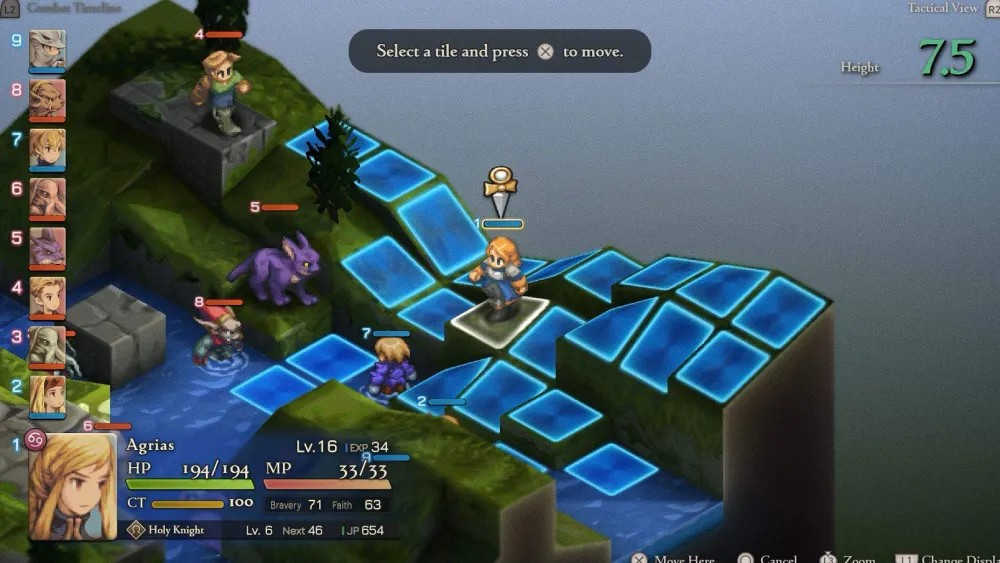The image size is (1000, 563).
Task: Select the turn 8 enemy portrait in the timeline
Action: [47, 98]
